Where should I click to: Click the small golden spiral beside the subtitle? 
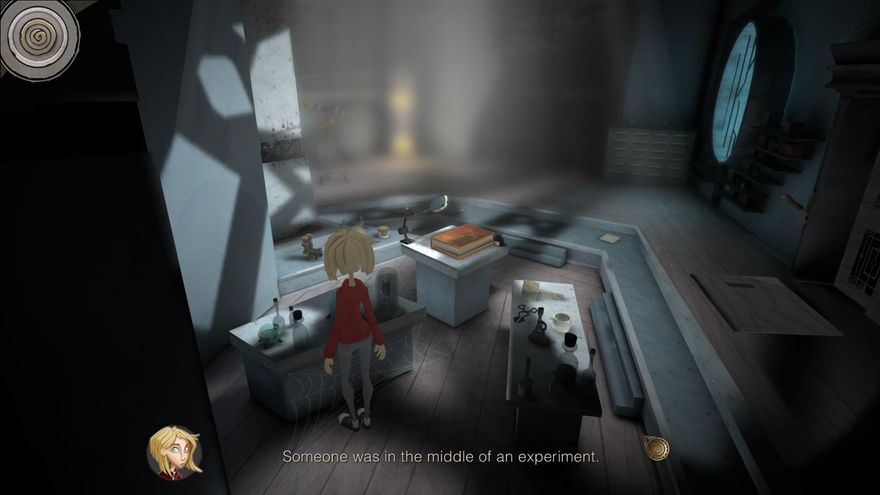pos(656,448)
